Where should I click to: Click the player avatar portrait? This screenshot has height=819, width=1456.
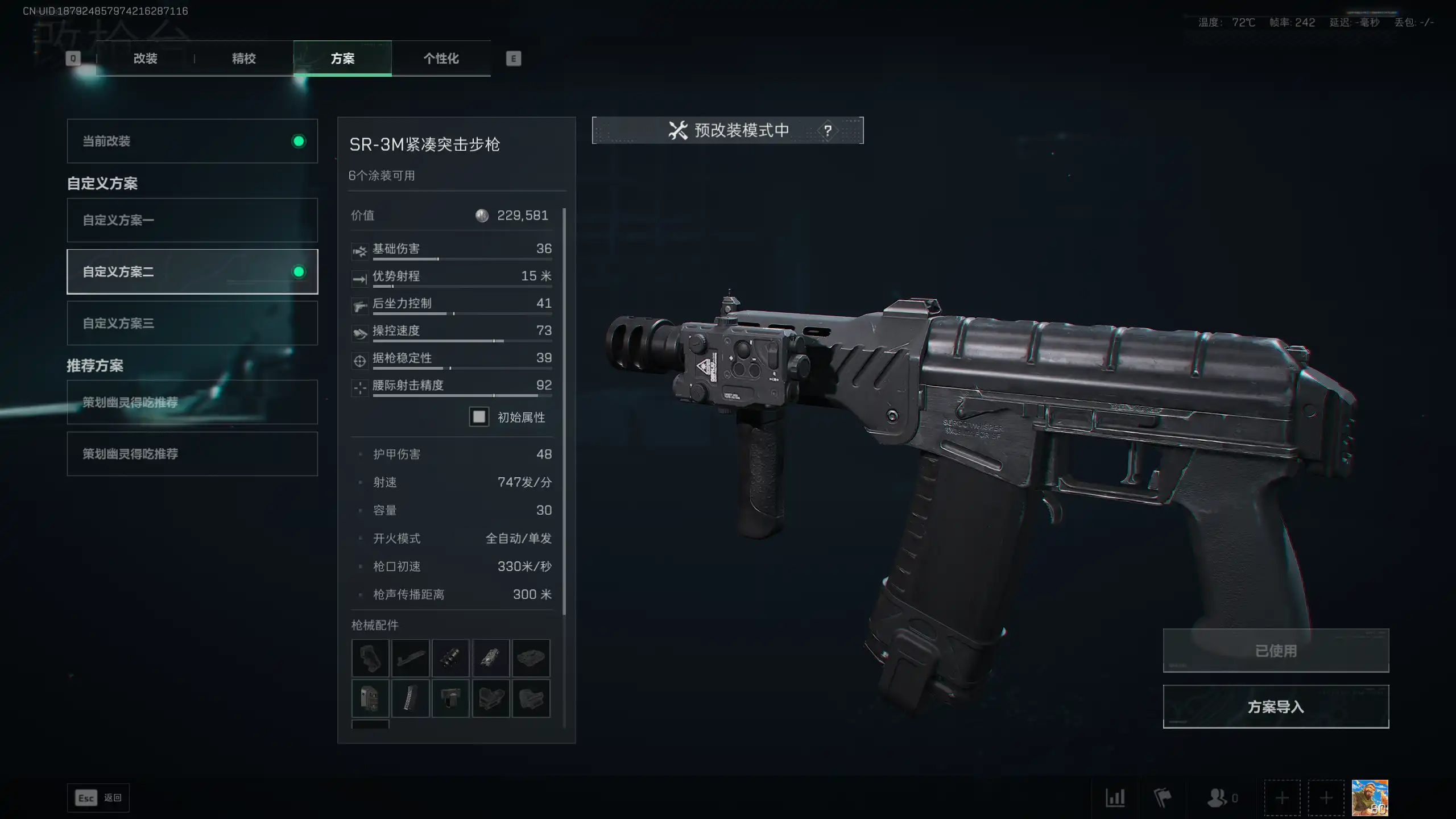point(1370,798)
